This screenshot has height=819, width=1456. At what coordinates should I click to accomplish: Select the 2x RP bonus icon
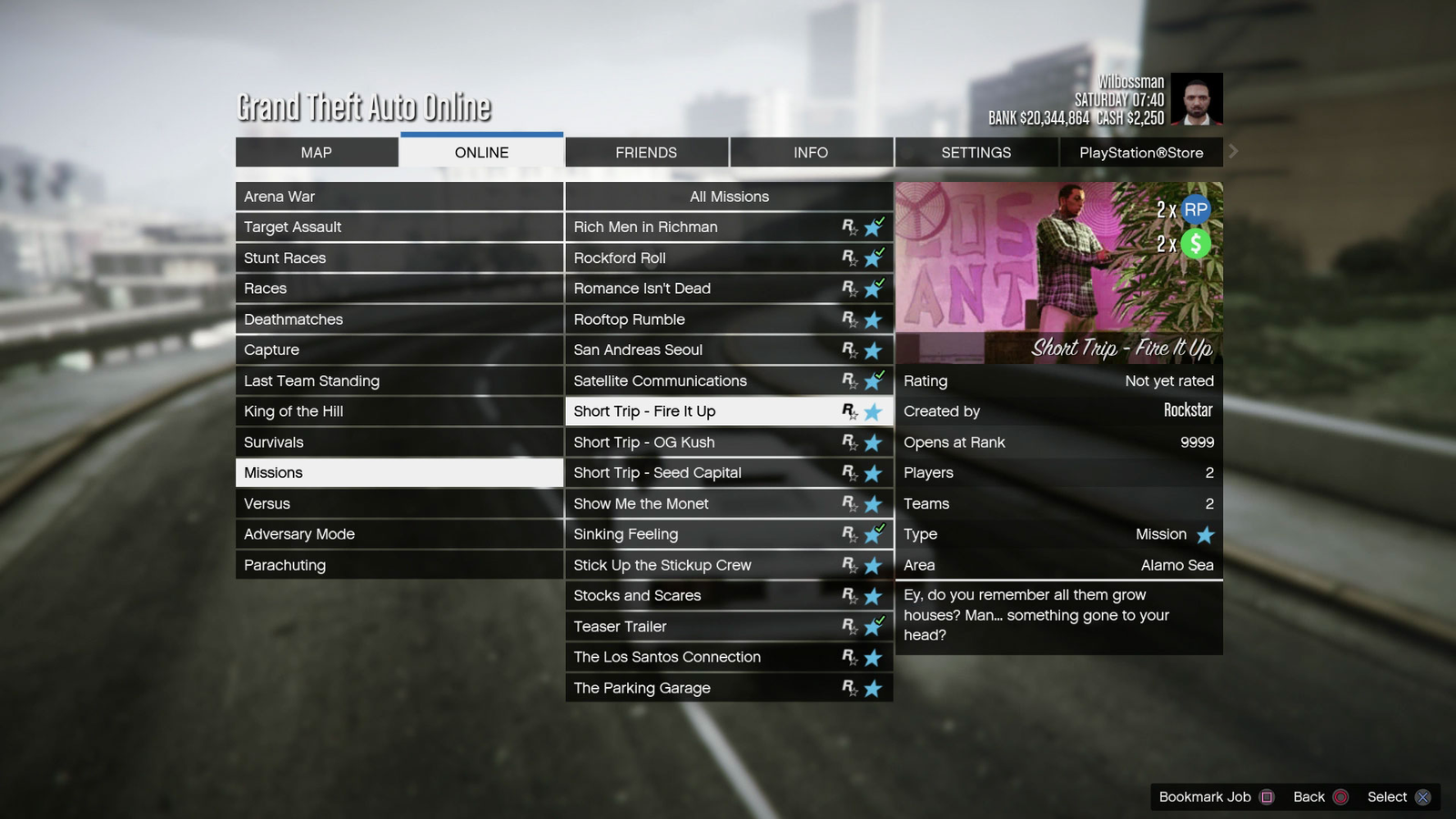1195,209
